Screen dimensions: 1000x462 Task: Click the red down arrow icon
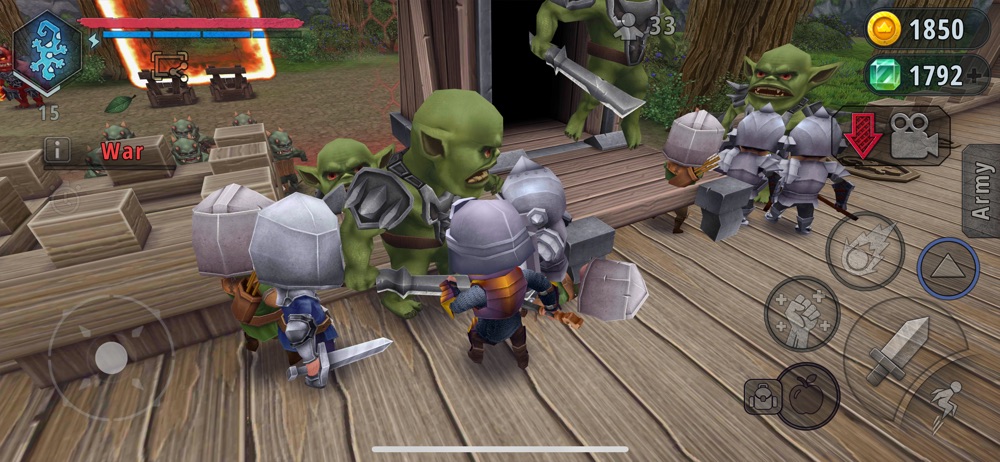click(862, 137)
